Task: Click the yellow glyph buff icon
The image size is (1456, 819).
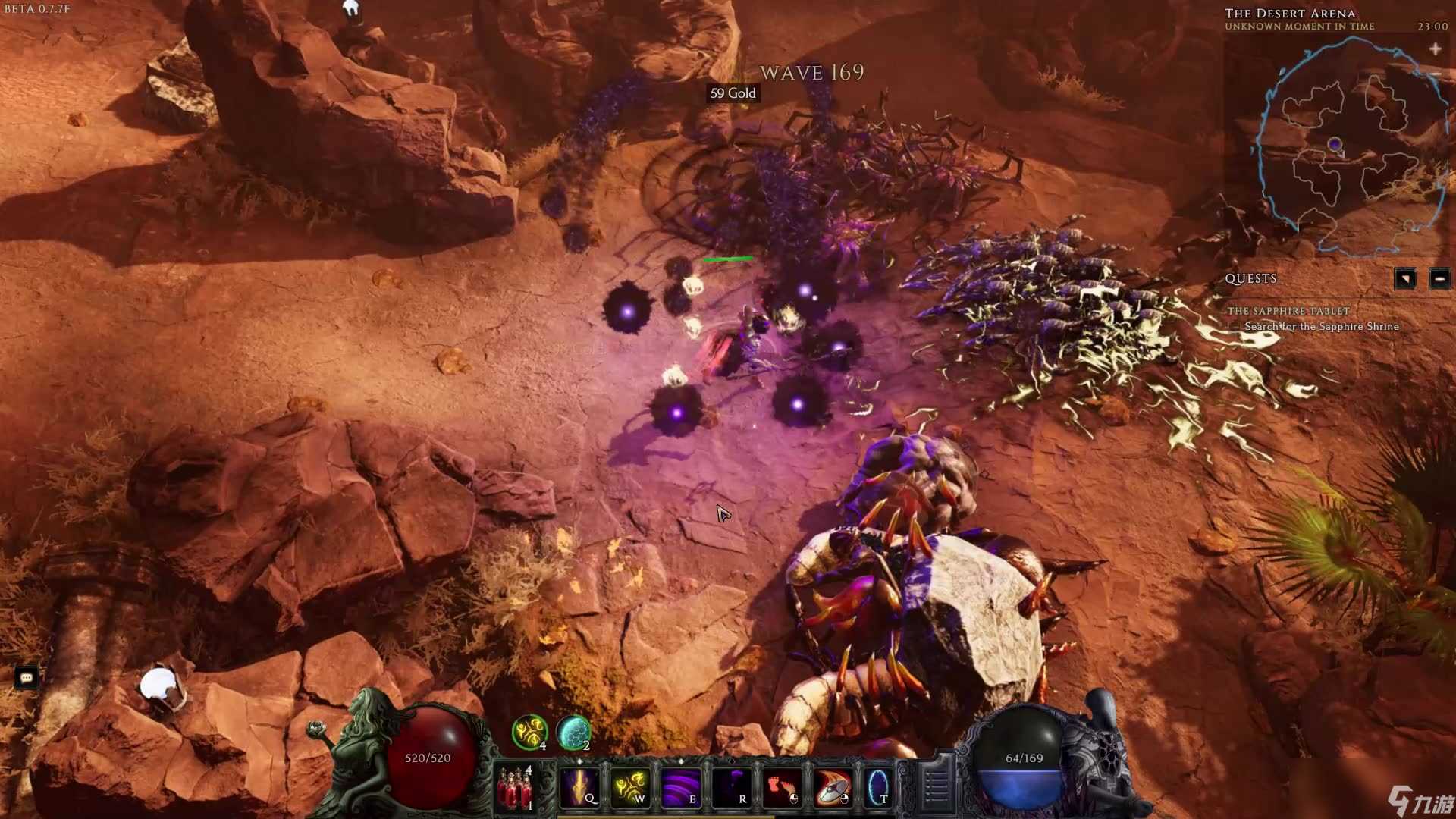Action: [x=529, y=733]
